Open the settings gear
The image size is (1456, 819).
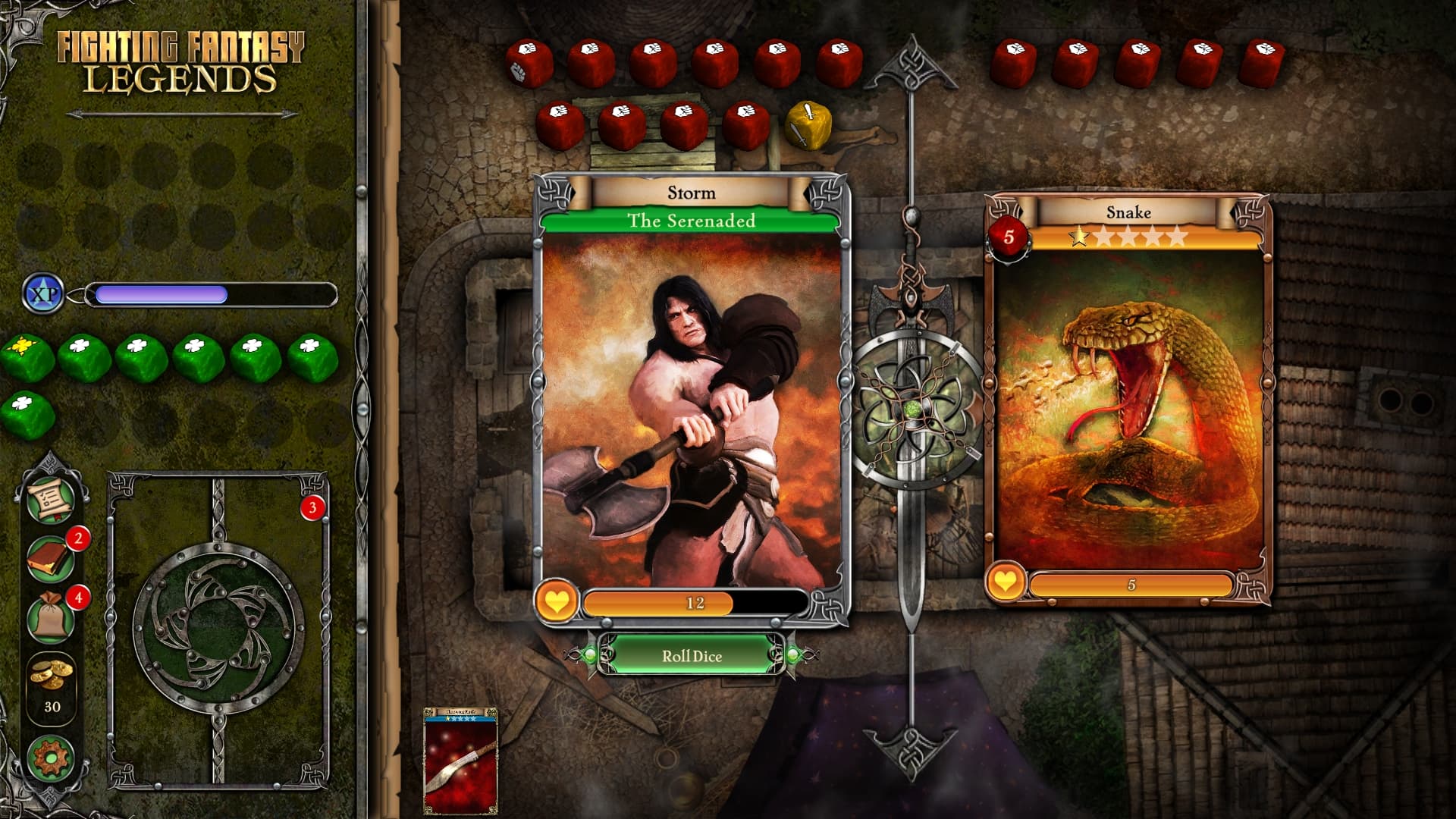point(50,755)
